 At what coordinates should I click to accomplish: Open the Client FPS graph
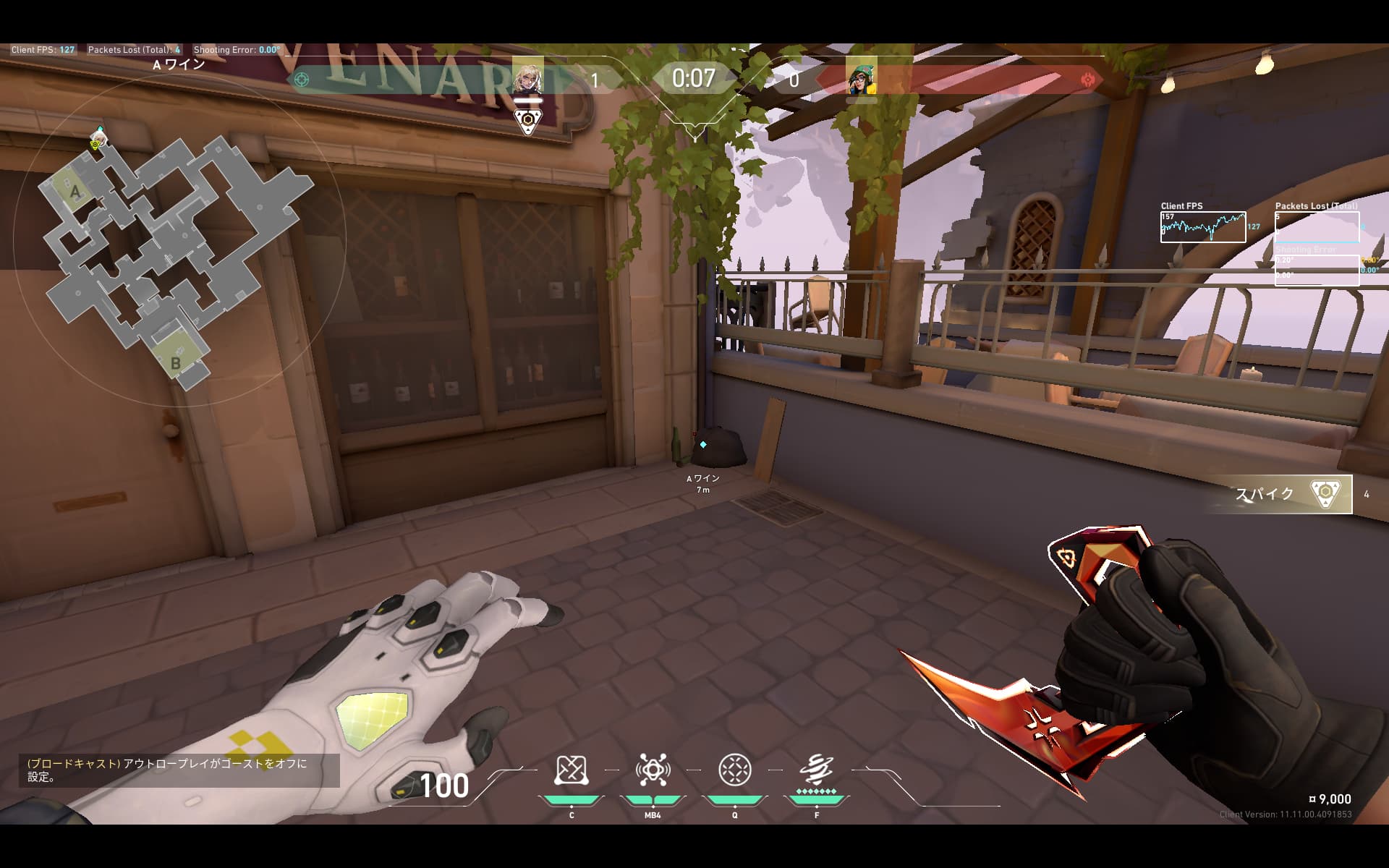1203,226
